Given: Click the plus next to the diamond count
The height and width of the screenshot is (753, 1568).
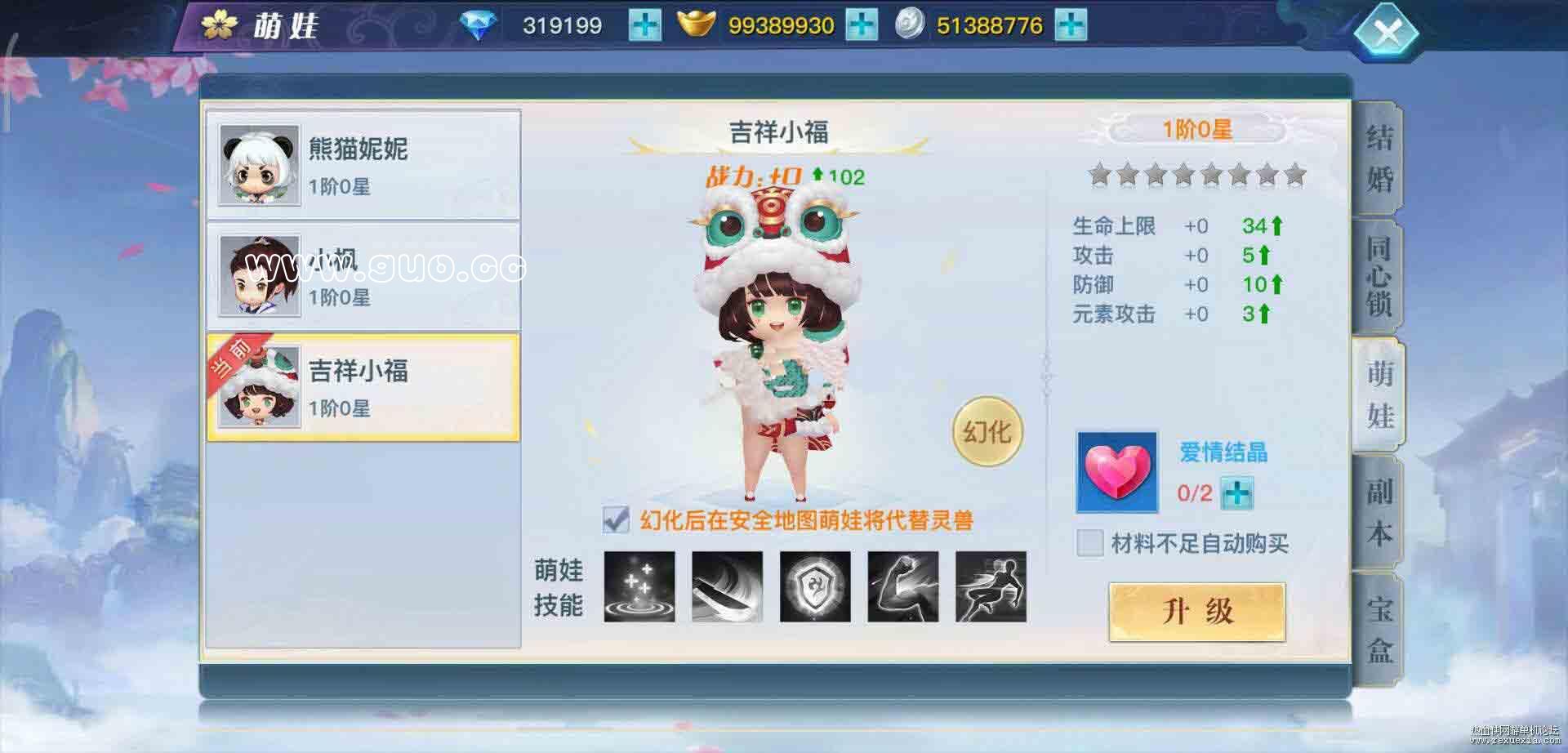Looking at the screenshot, I should [x=644, y=25].
